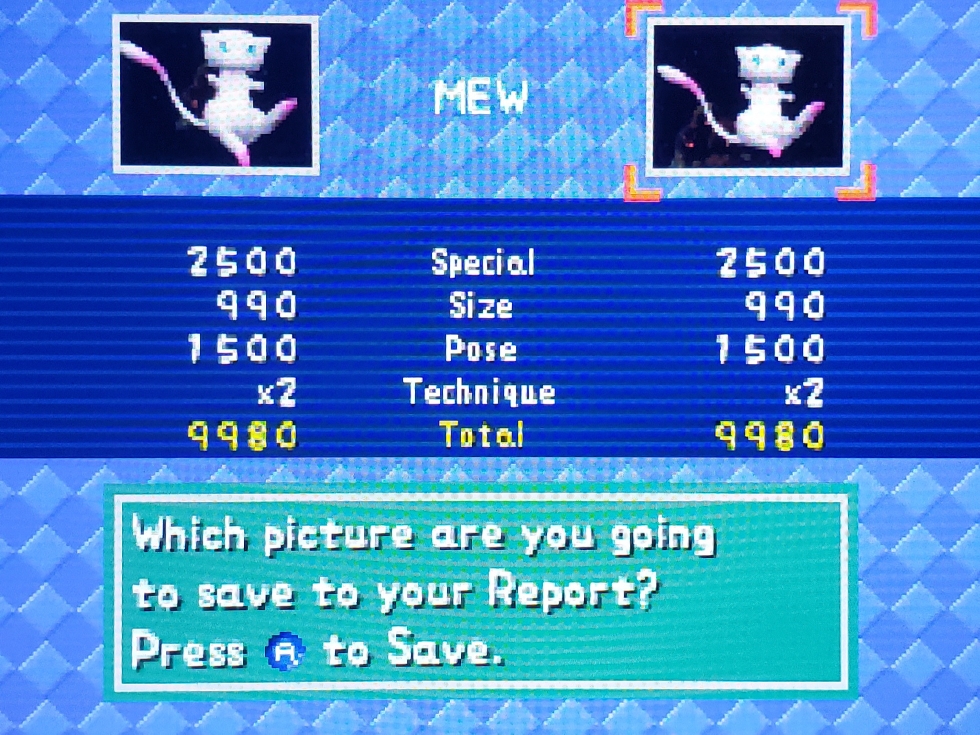
Task: Select the highlighted Mew photo with orange brackets
Action: coord(750,97)
